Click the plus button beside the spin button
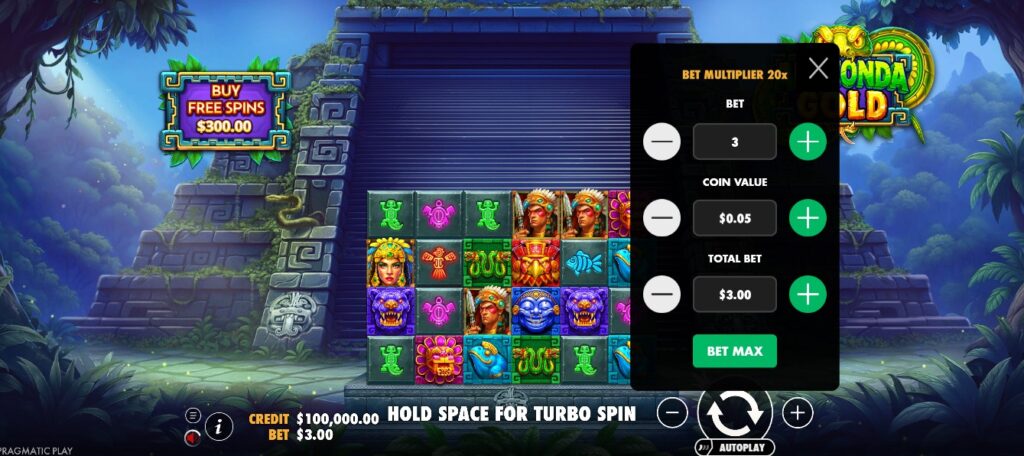This screenshot has height=456, width=1024. click(797, 412)
